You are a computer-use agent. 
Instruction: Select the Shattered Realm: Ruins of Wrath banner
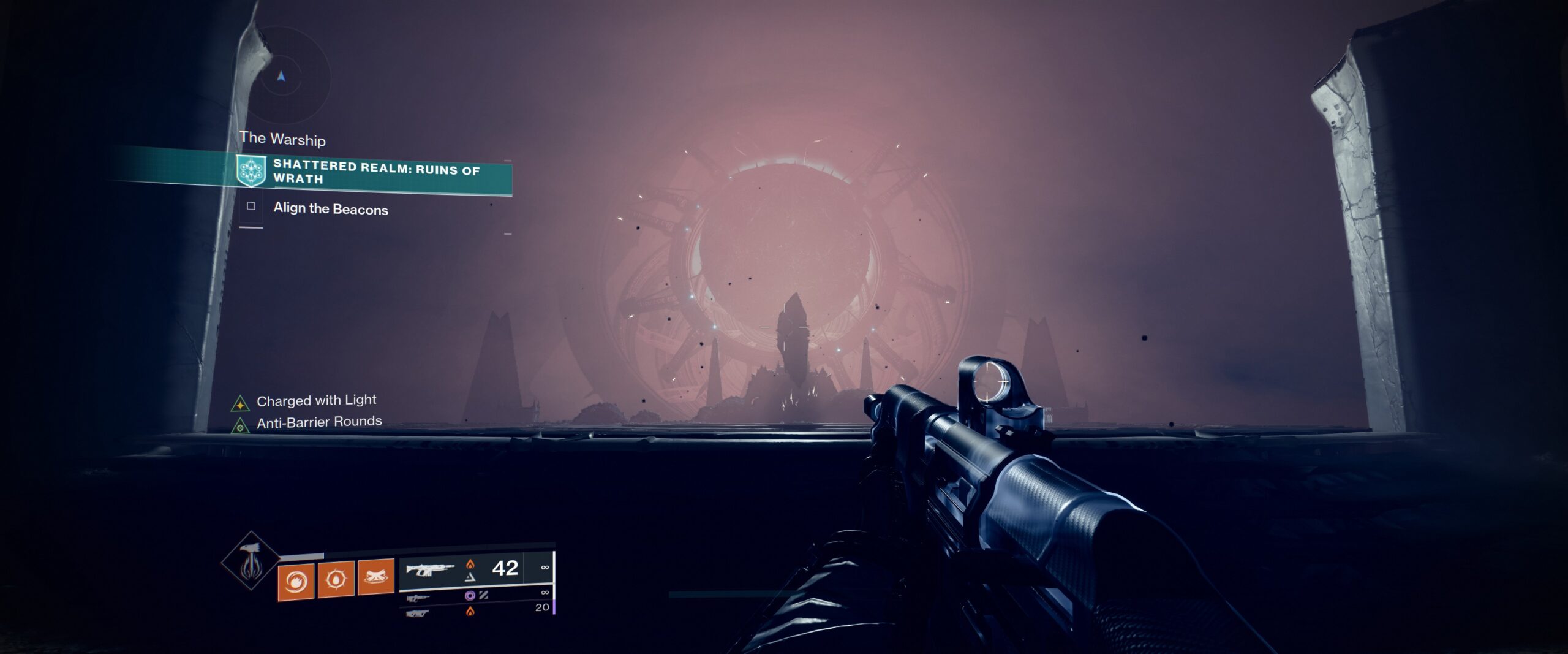click(374, 172)
